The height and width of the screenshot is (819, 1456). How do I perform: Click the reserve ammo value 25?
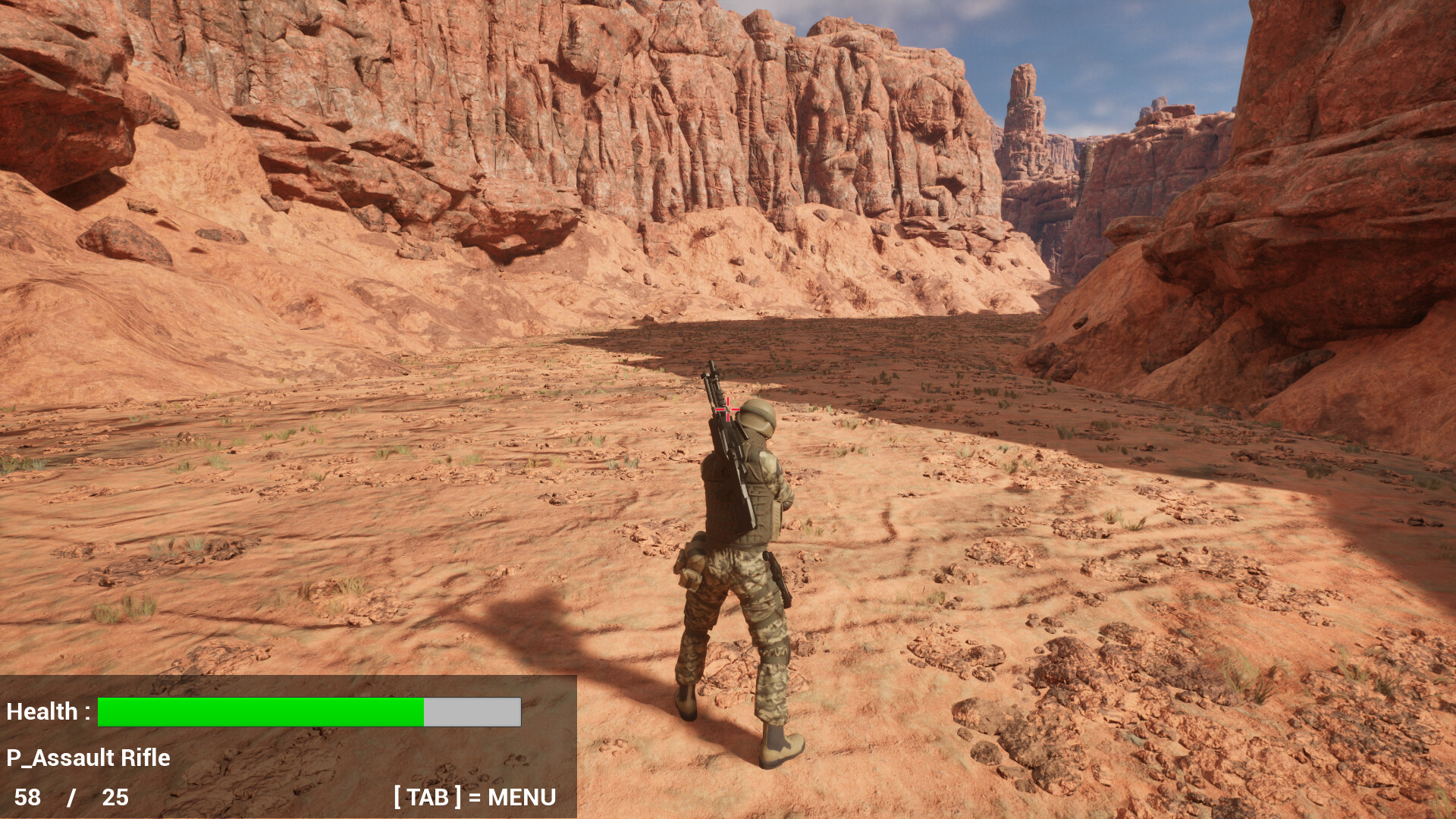(114, 798)
